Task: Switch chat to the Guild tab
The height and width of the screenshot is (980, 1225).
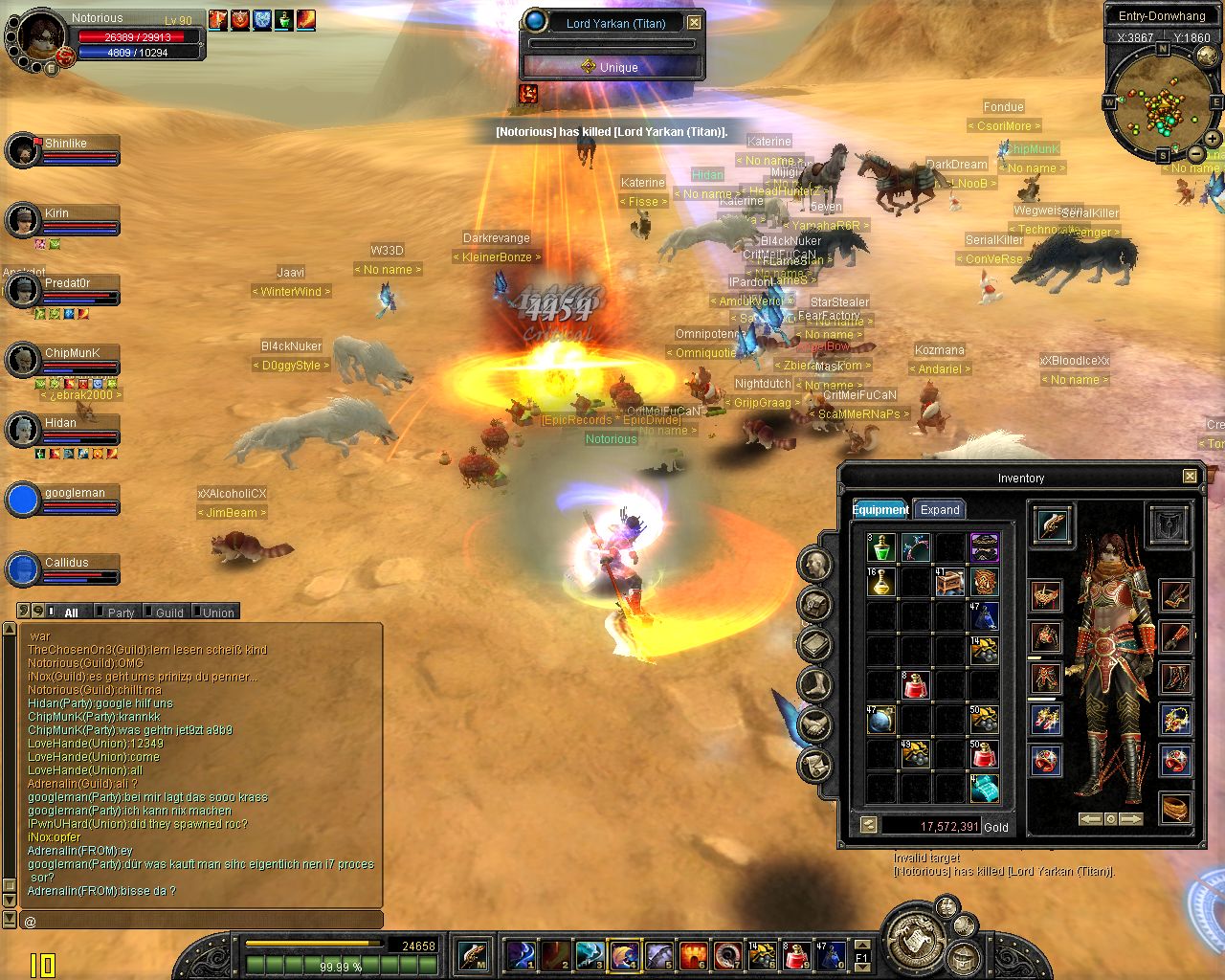Action: point(169,612)
